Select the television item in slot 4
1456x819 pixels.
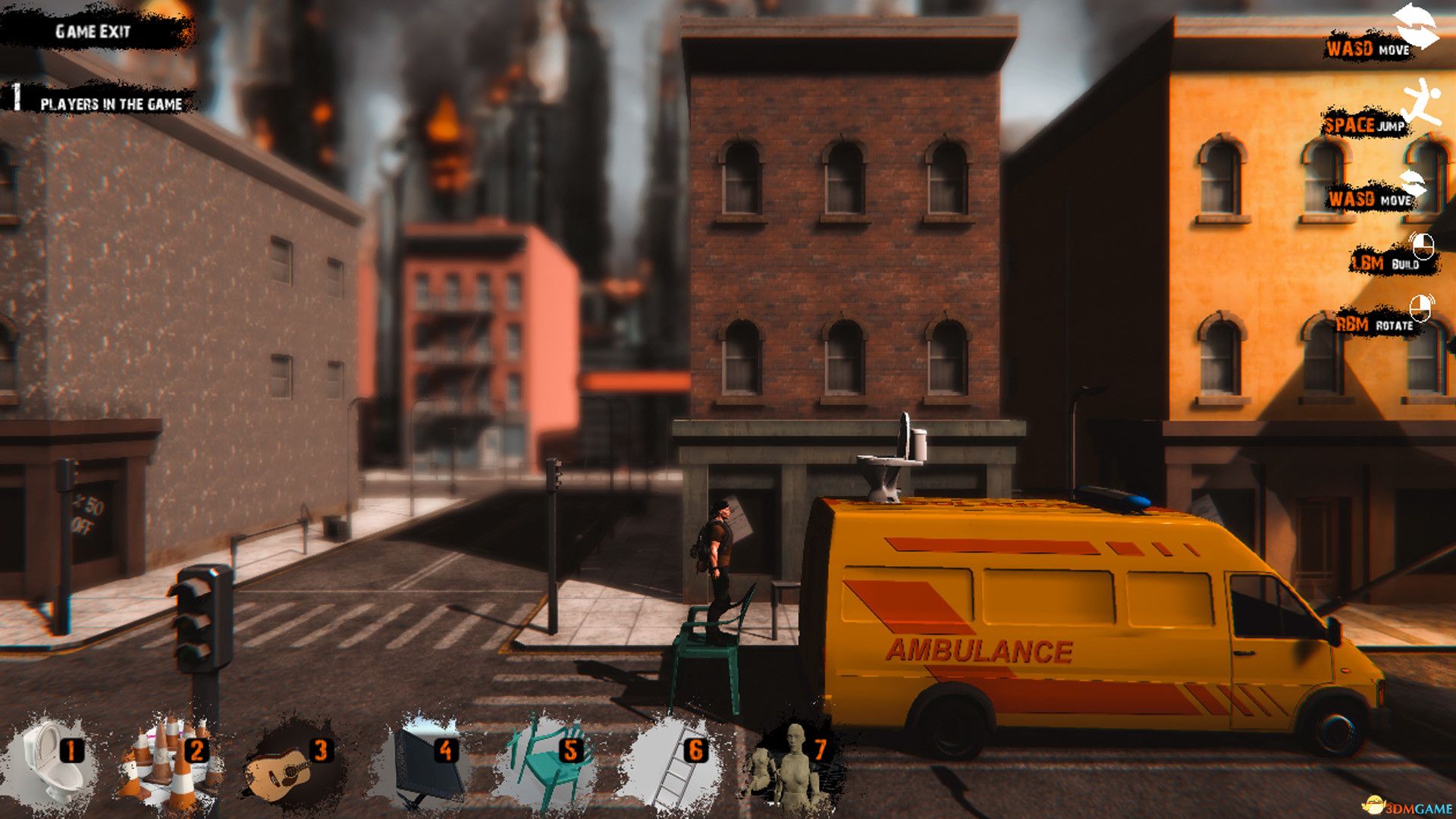tap(426, 766)
